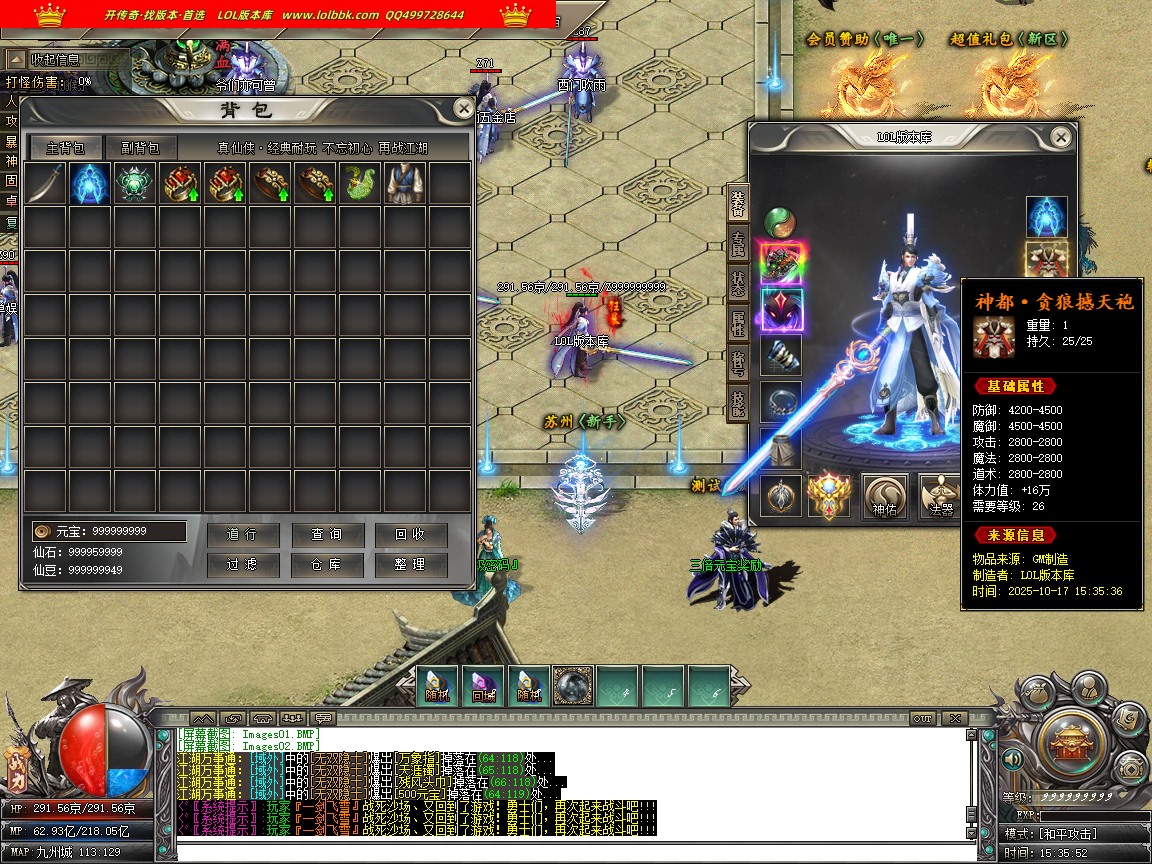This screenshot has height=864, width=1152.
Task: Pick the white robe armor item
Action: tap(405, 184)
